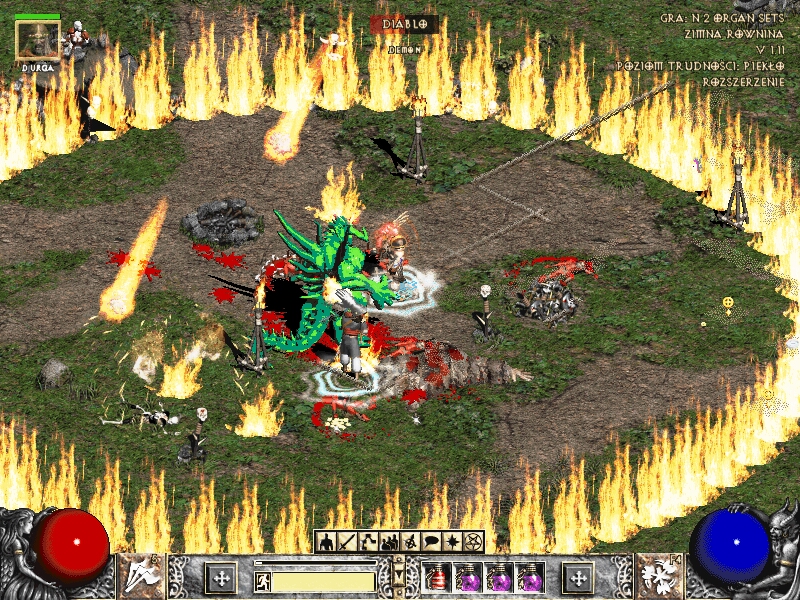Open the quest log starburst icon
This screenshot has width=800, height=600.
click(x=452, y=542)
